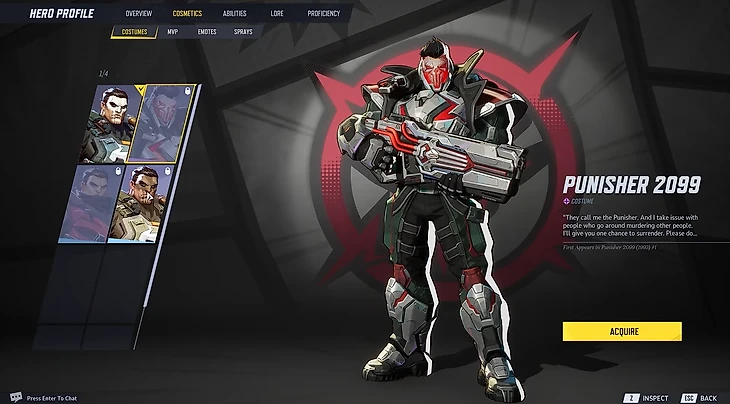Screen dimensions: 730x404
Task: Select the Costumes sub-tab
Action: click(134, 32)
